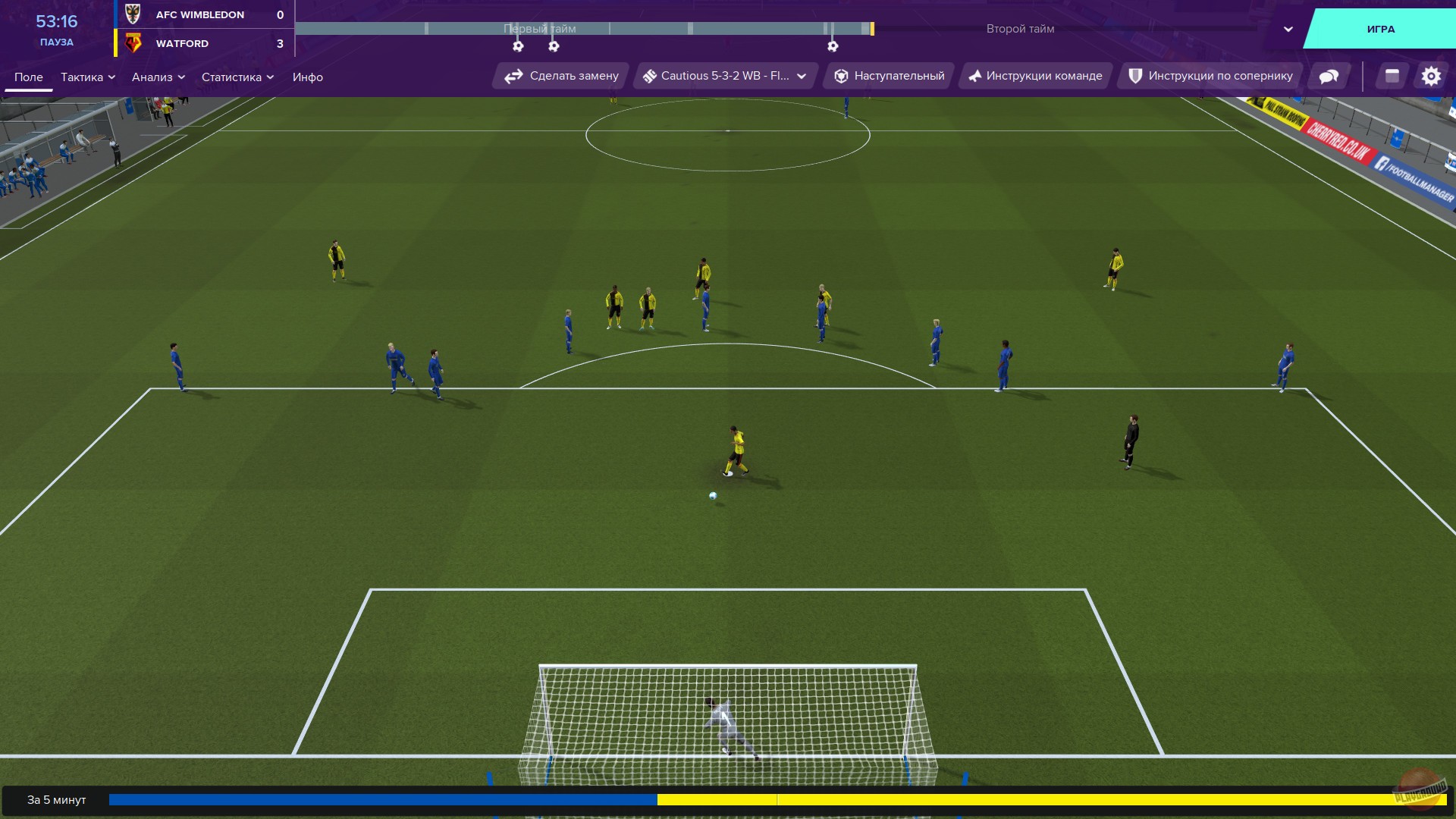Open the scoreboard chevron next to ИГРА
Image resolution: width=1456 pixels, height=819 pixels.
click(1286, 29)
